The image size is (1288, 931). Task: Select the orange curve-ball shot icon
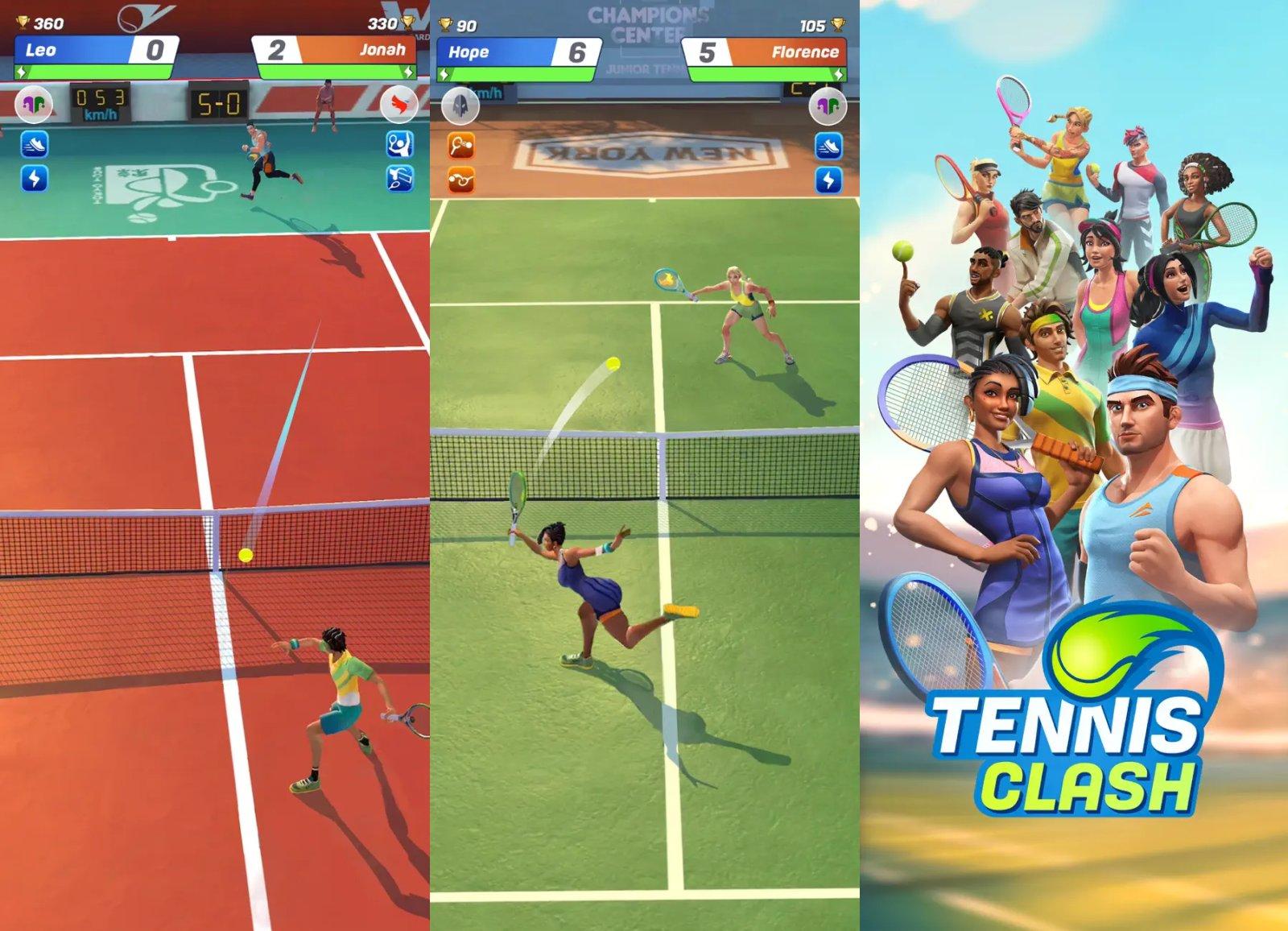coord(460,180)
